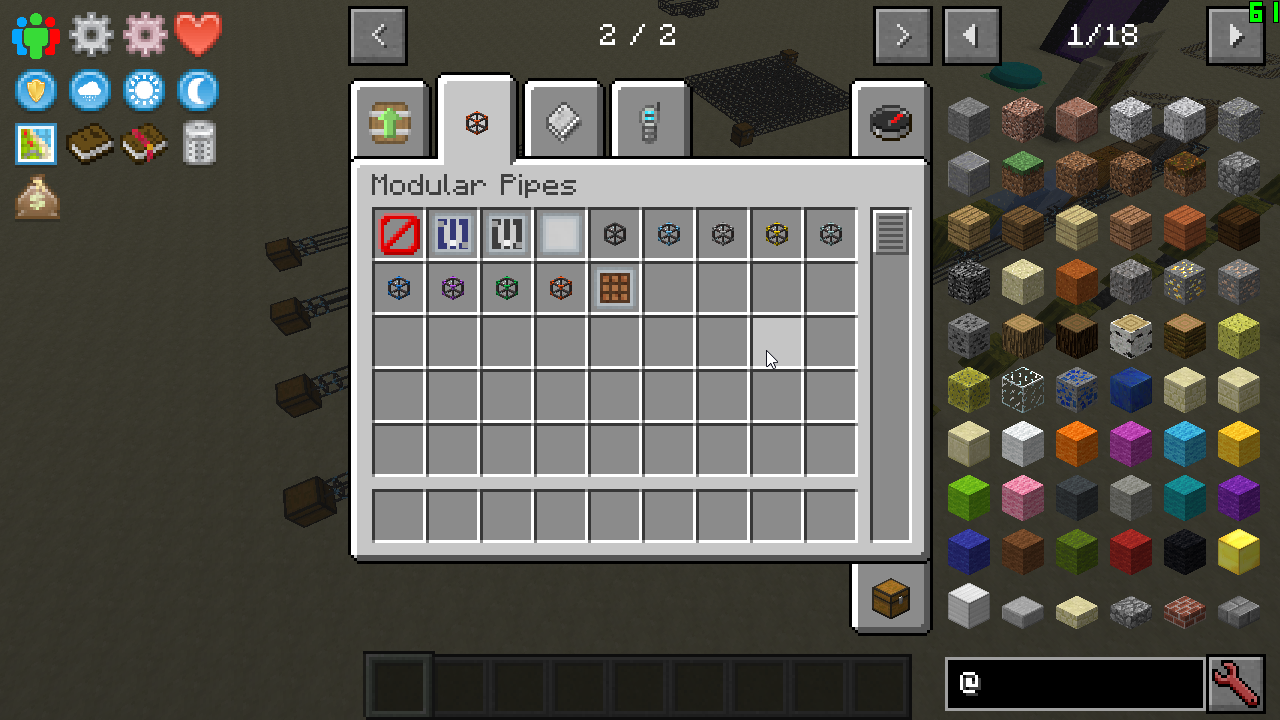
Task: Pick the orange grid block item
Action: click(615, 289)
